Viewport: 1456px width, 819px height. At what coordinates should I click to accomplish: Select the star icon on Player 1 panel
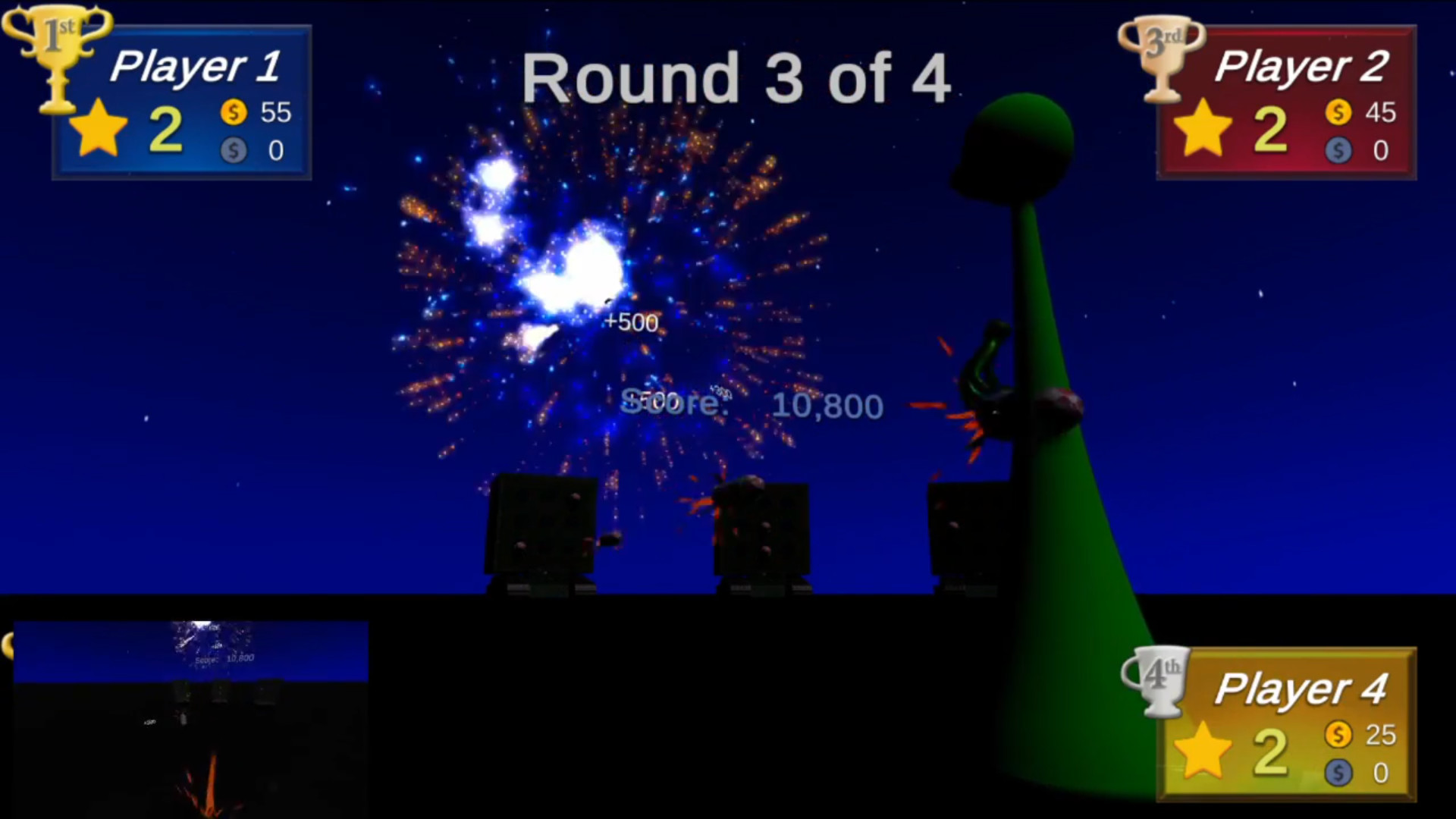[x=99, y=127]
